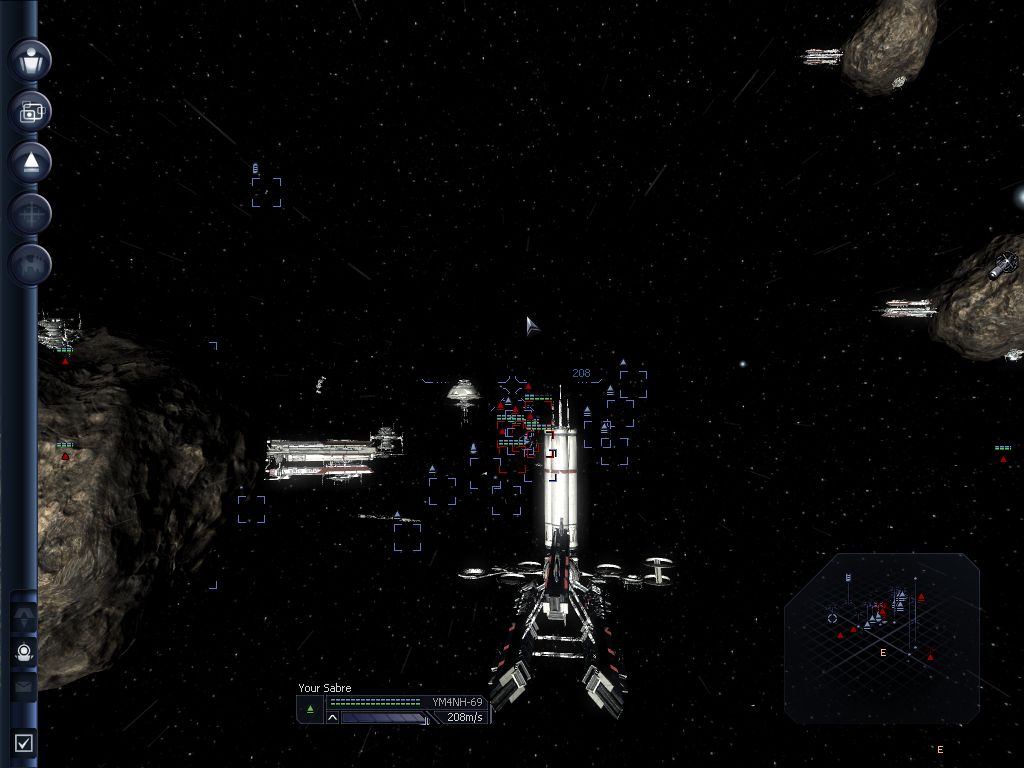The height and width of the screenshot is (768, 1024).
Task: Toggle the checkmark box on the sidebar
Action: point(24,742)
